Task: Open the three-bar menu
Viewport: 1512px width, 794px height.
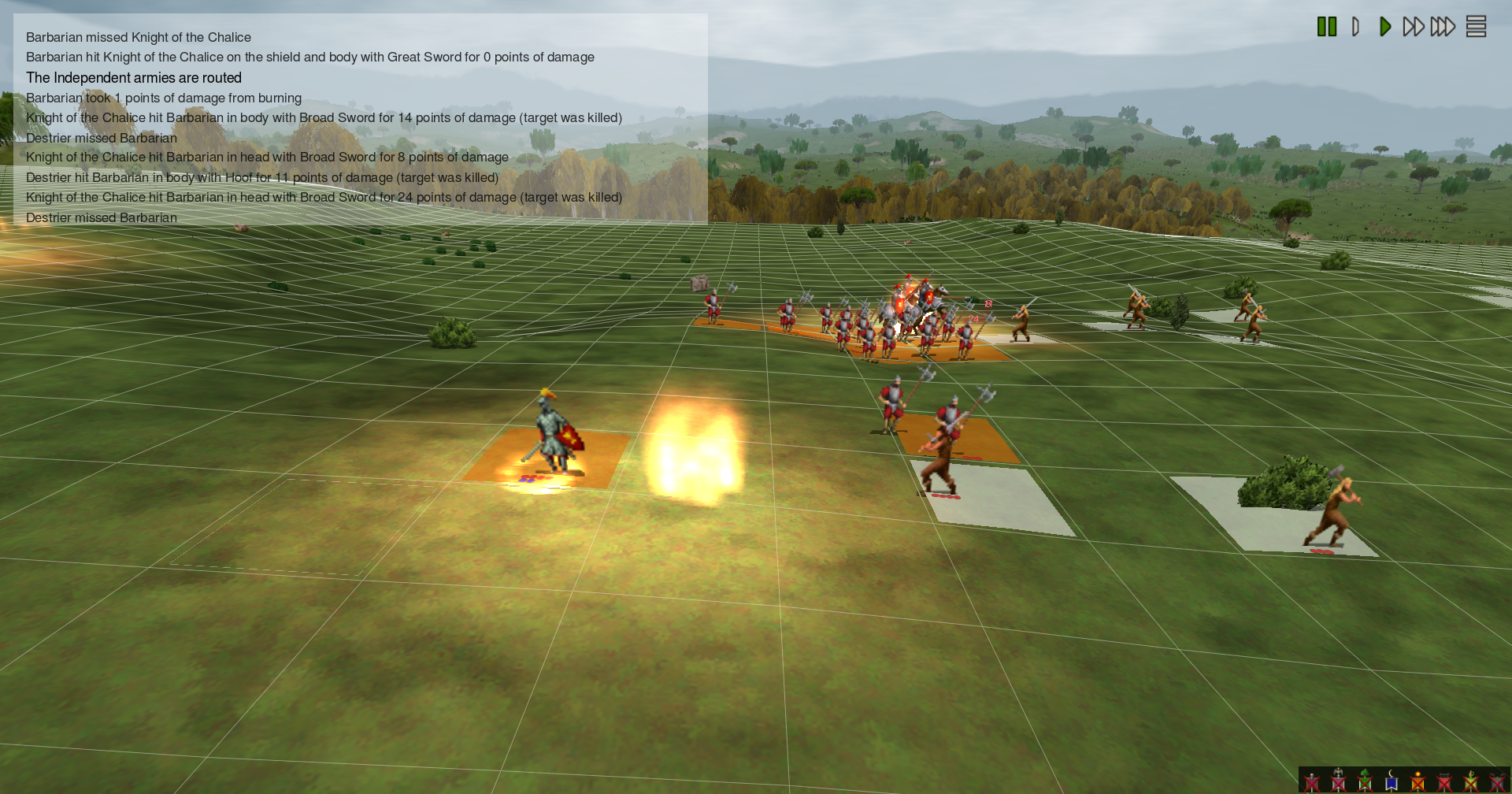Action: click(x=1476, y=27)
